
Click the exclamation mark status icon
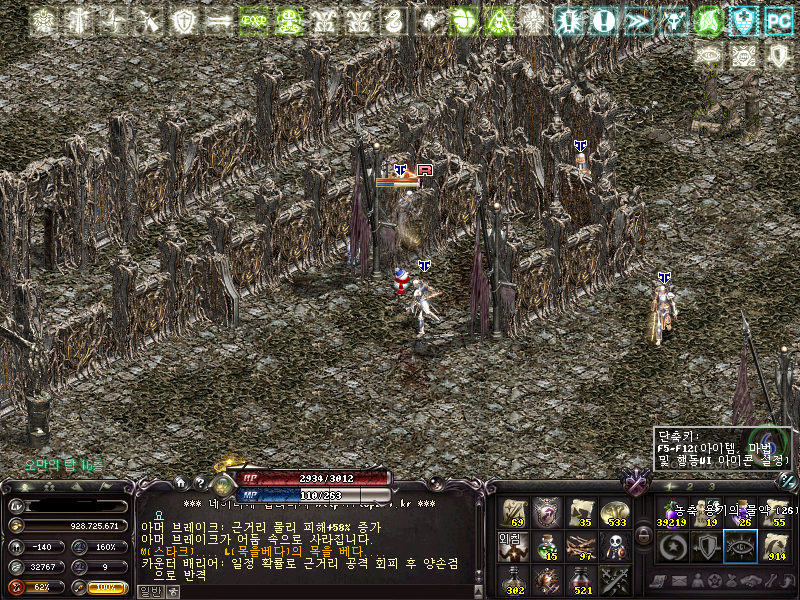(x=603, y=20)
